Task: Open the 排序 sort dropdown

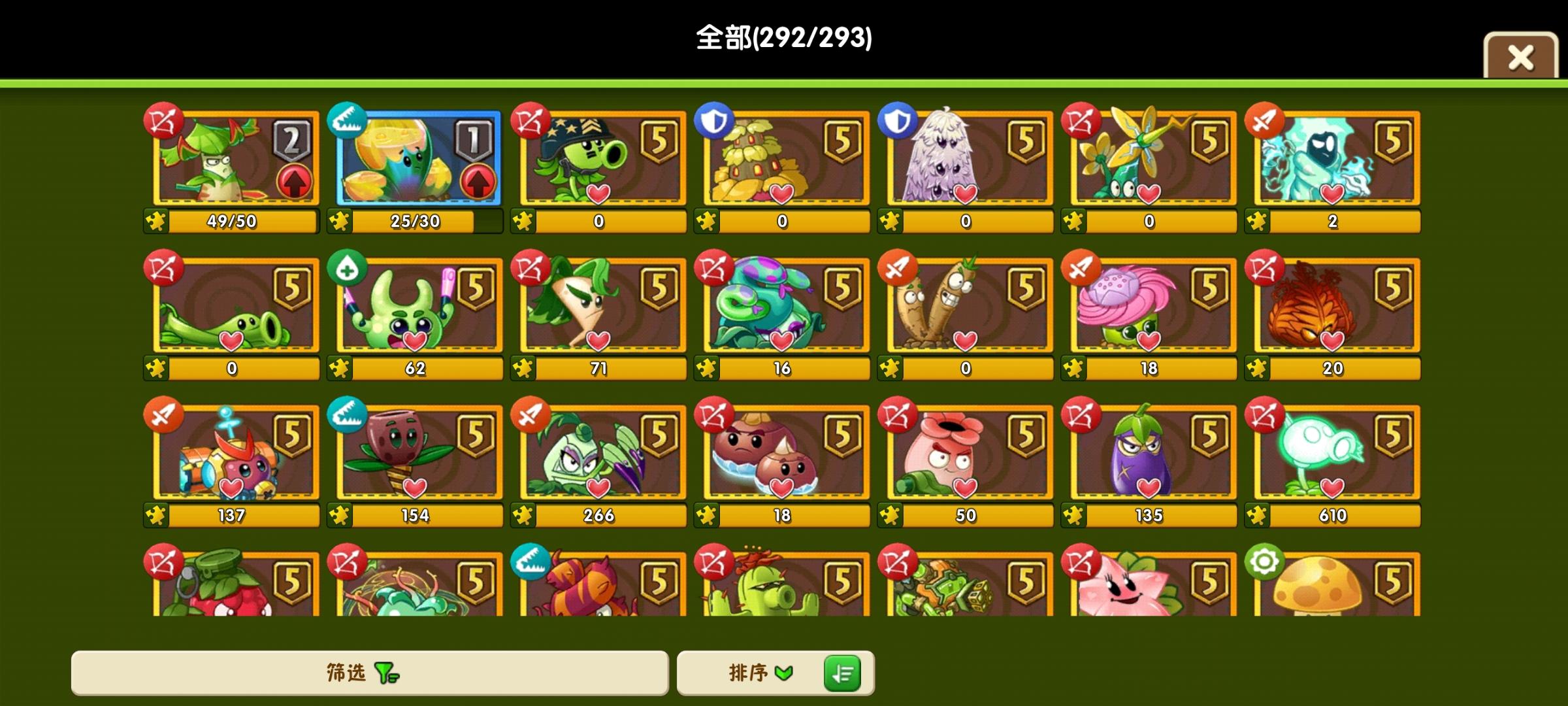Action: (761, 673)
